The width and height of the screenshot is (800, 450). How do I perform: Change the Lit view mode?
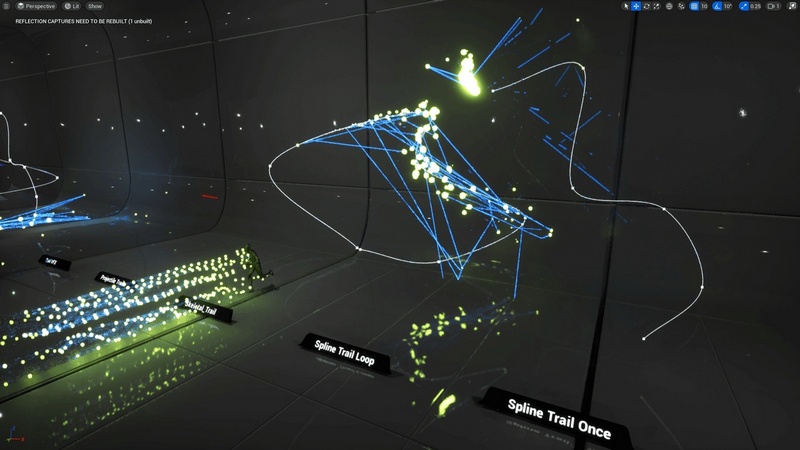(71, 6)
